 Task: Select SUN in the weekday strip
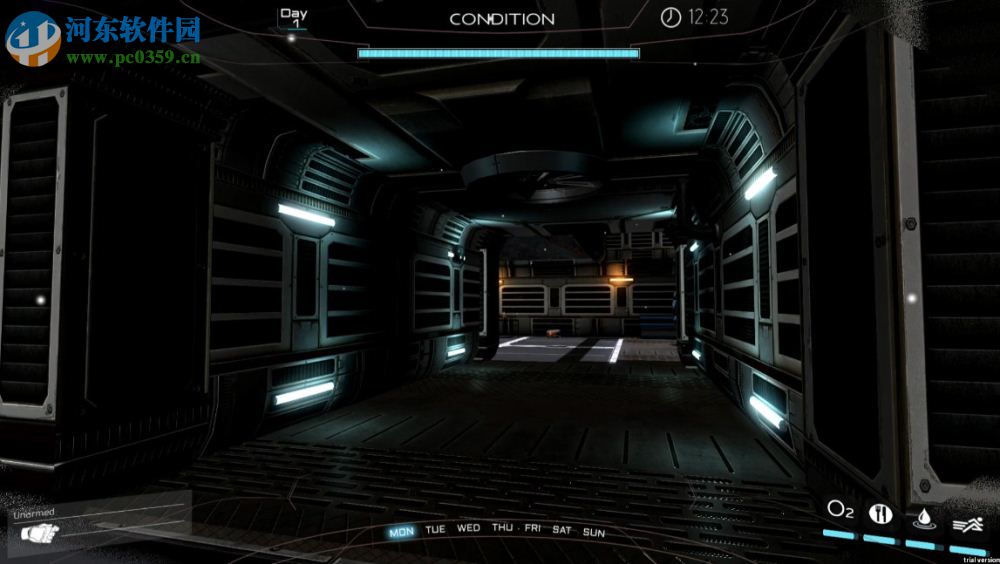pyautogui.click(x=594, y=532)
